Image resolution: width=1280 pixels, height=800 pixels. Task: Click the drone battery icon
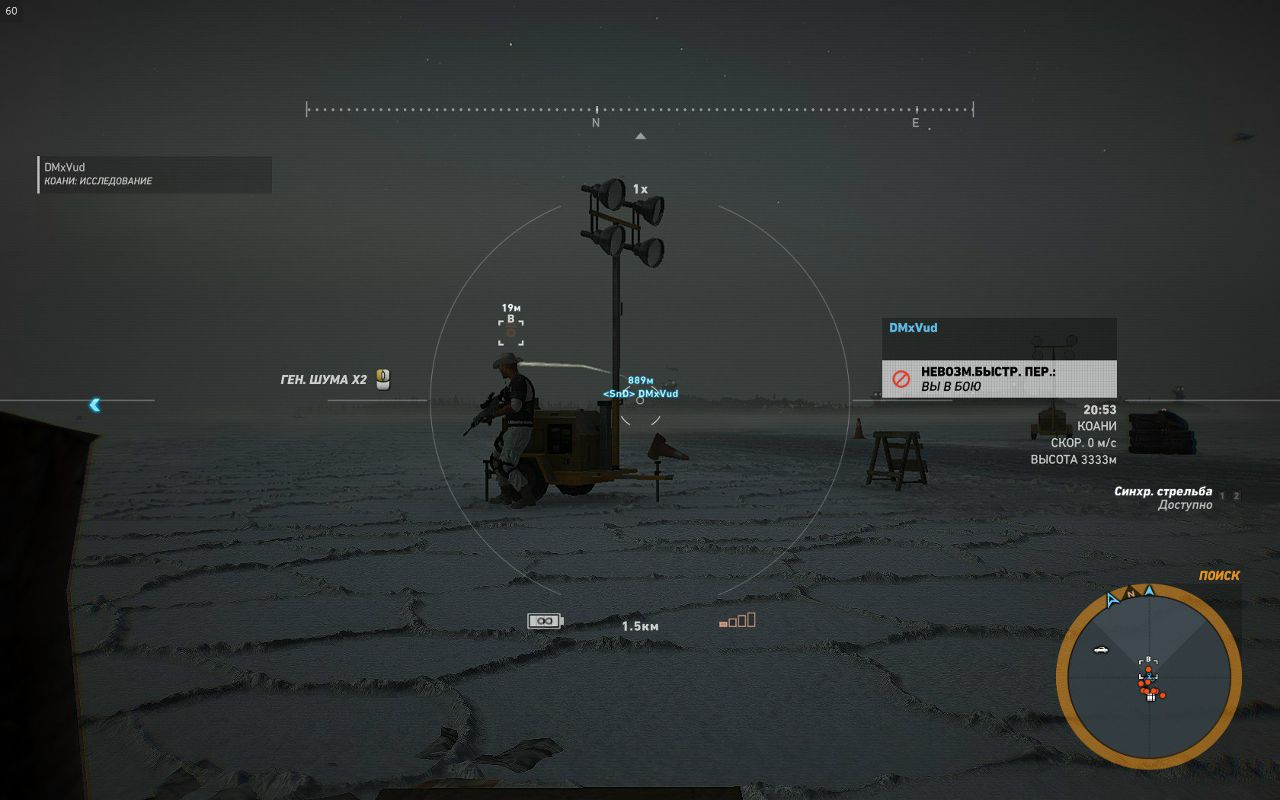coord(545,621)
